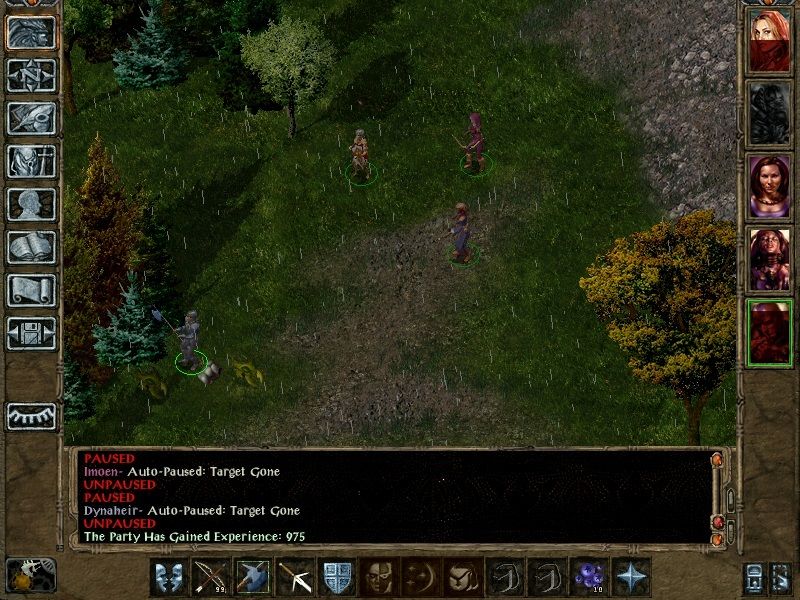
Task: Use the purple quick item with 10 charges
Action: click(588, 577)
